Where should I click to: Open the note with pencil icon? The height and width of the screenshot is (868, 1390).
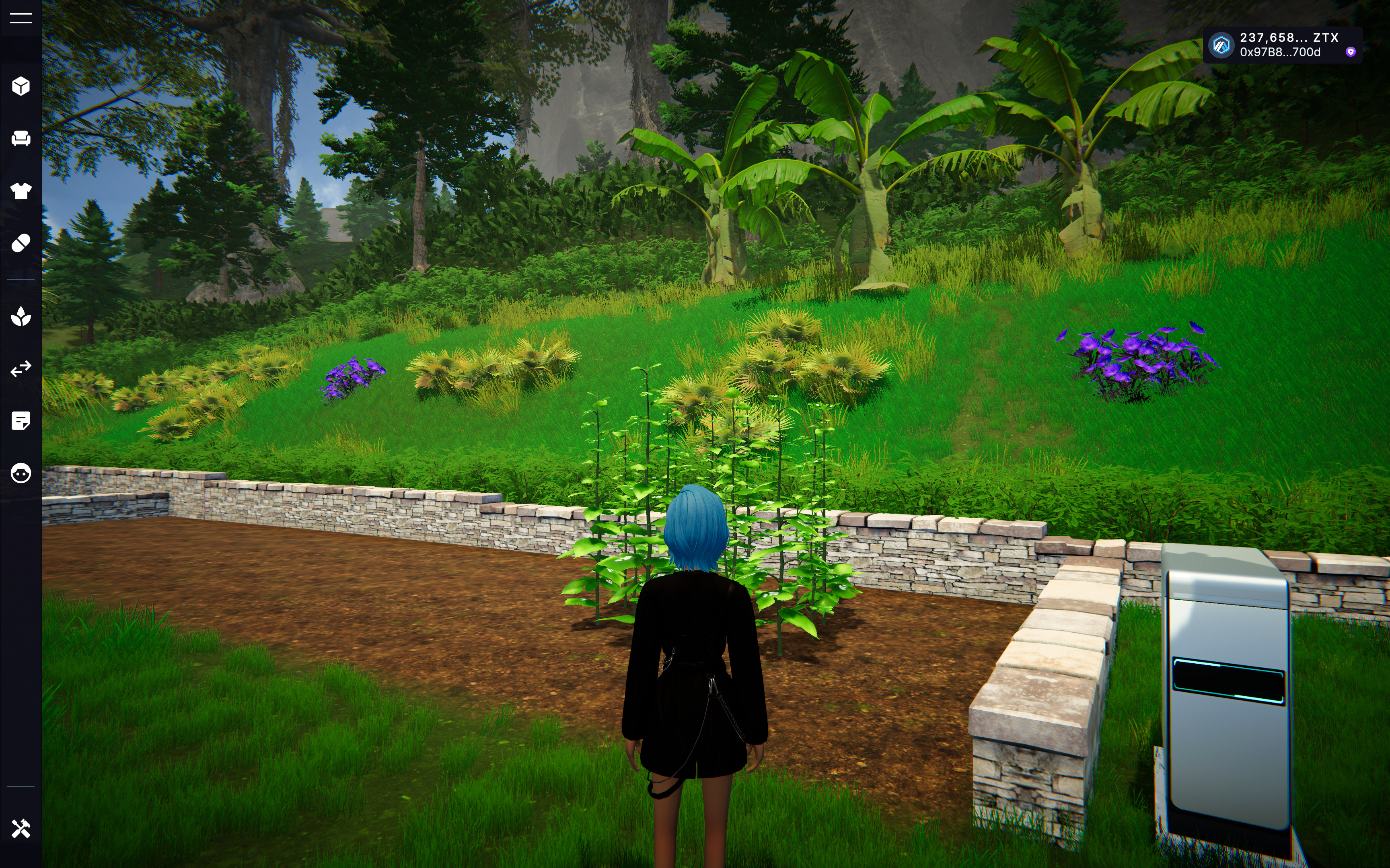click(21, 421)
